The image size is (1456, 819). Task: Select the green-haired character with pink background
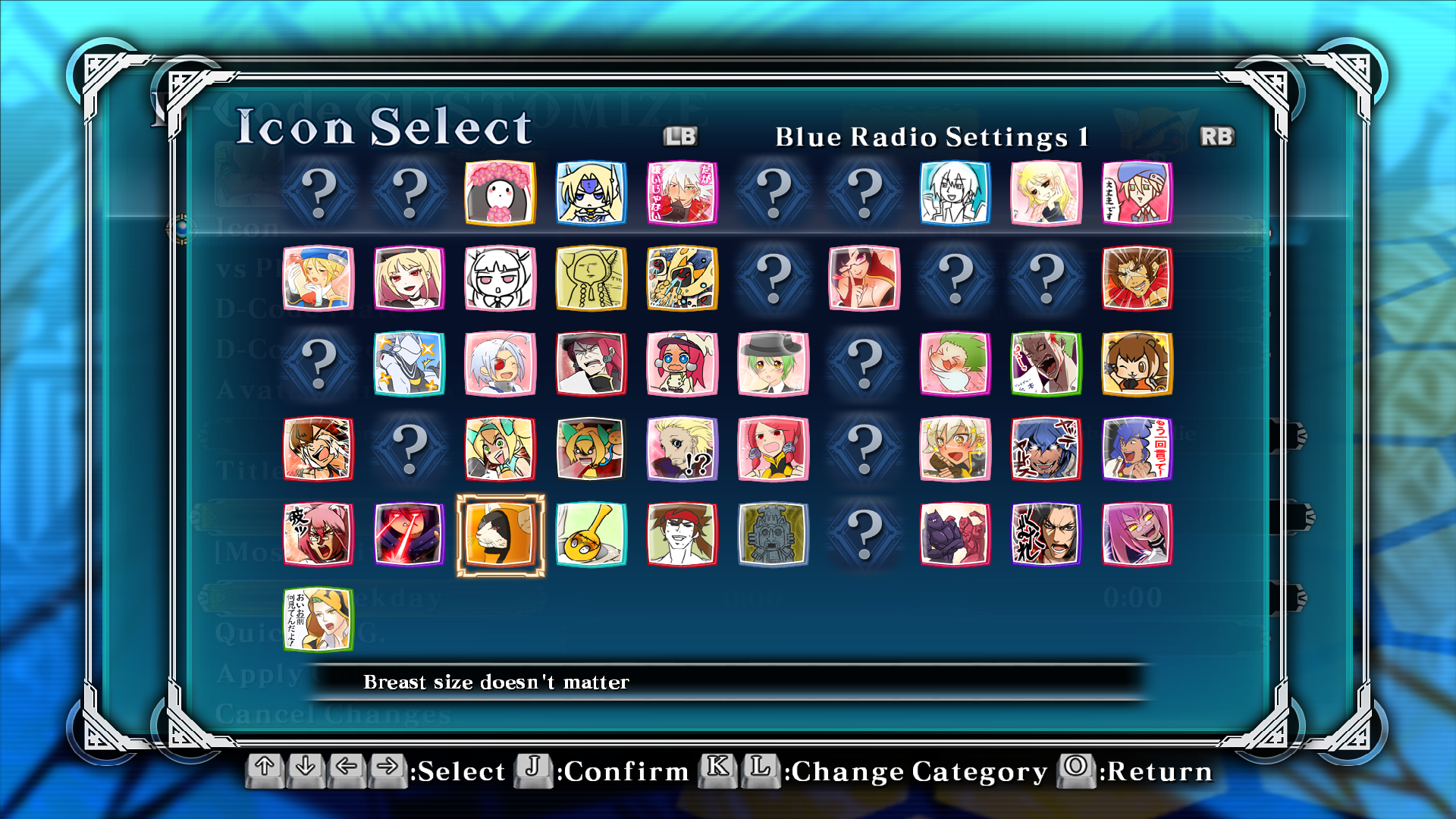pos(955,364)
